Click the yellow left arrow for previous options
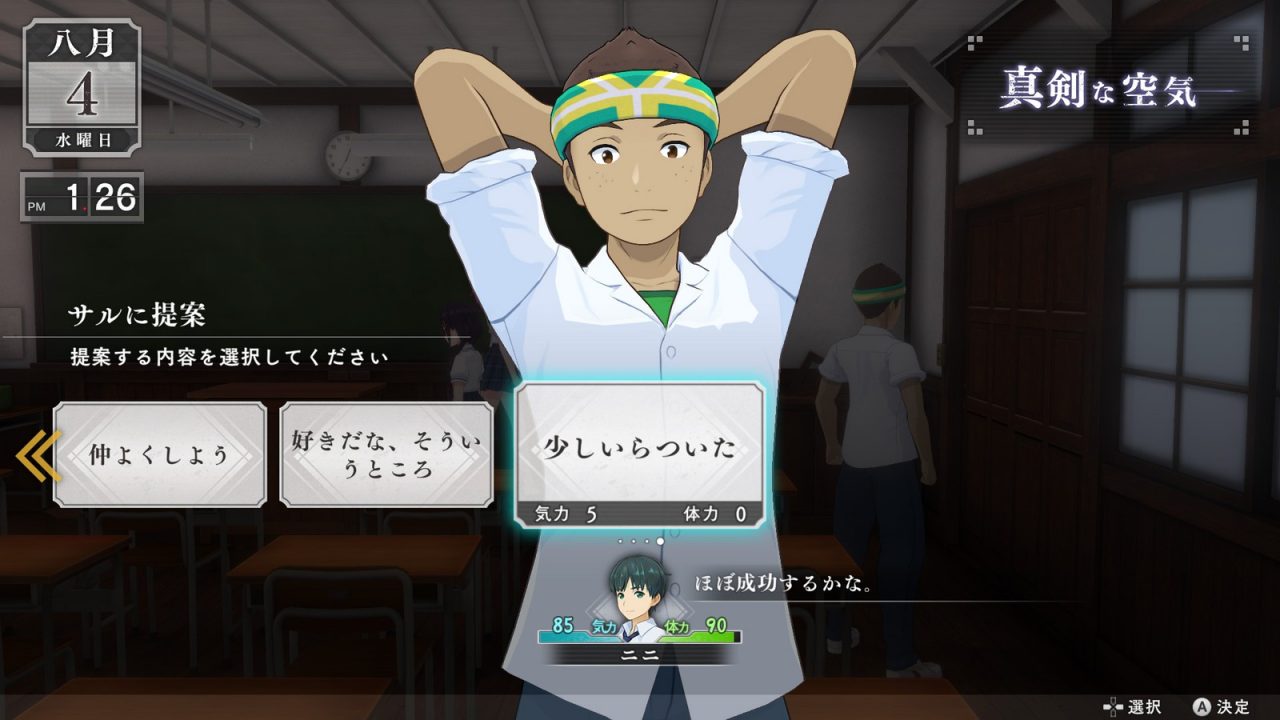The width and height of the screenshot is (1280, 720). point(36,455)
